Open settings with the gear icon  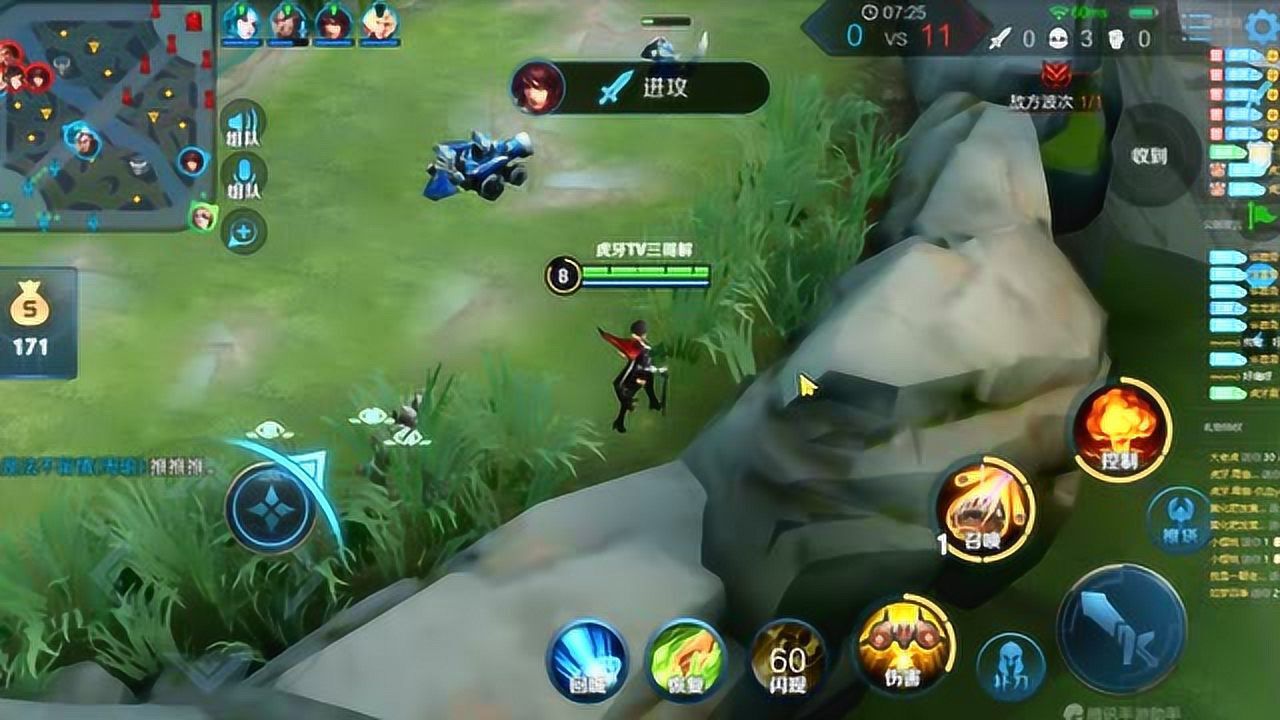1262,27
